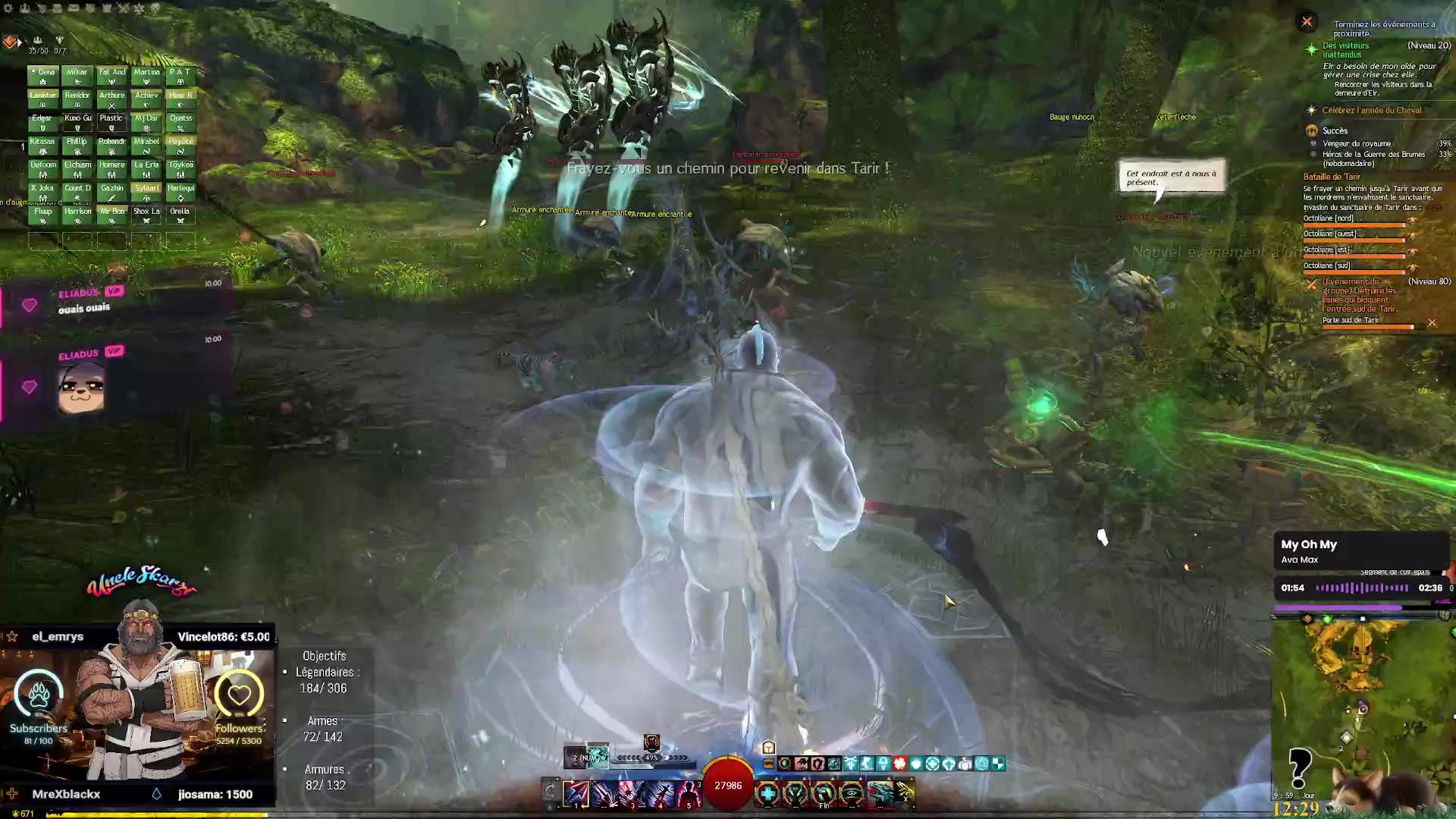Select squad member Martina
Screen dimensions: 1456x819
click(146, 76)
